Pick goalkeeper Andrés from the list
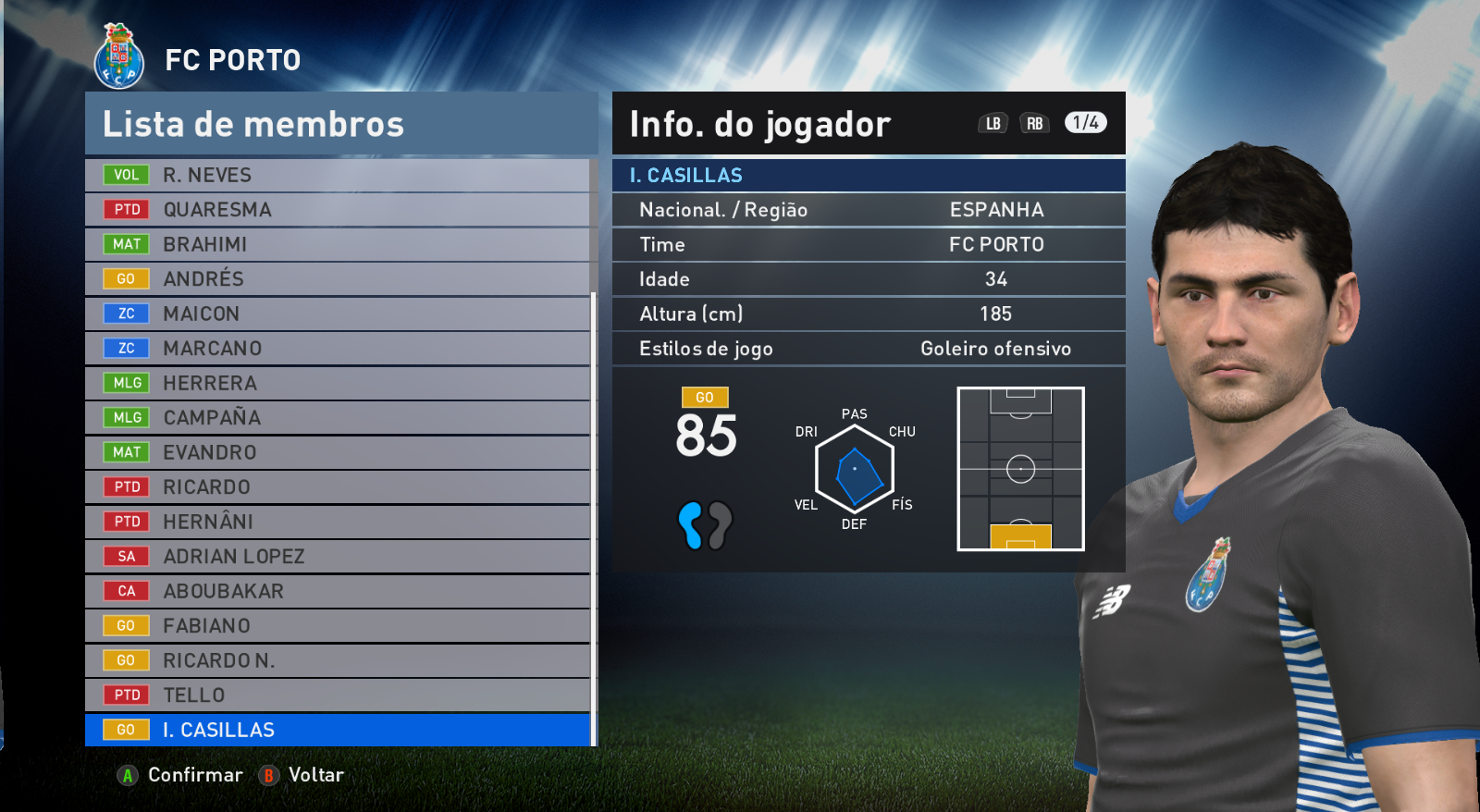 (338, 279)
